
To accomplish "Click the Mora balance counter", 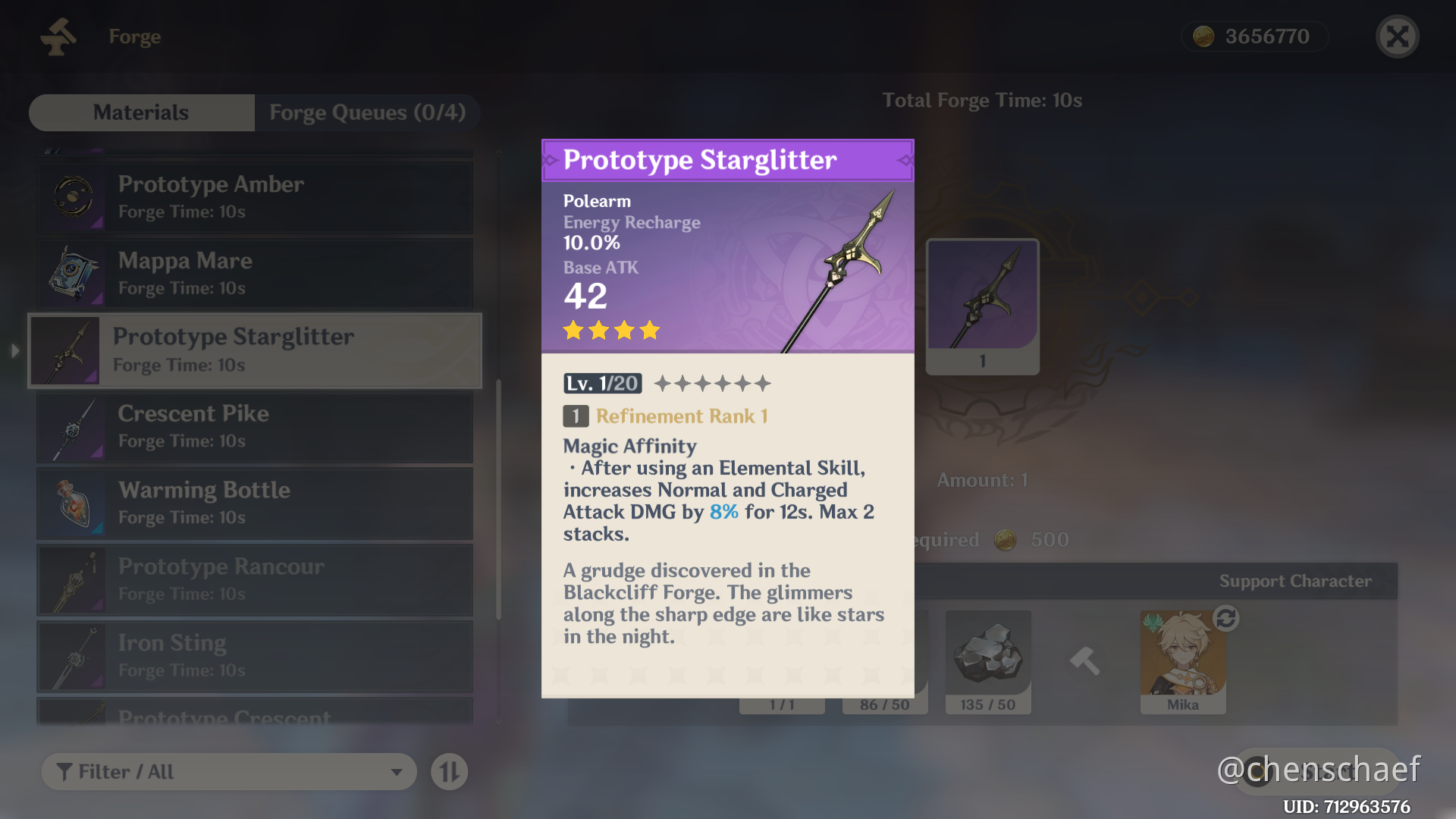I will click(1255, 36).
